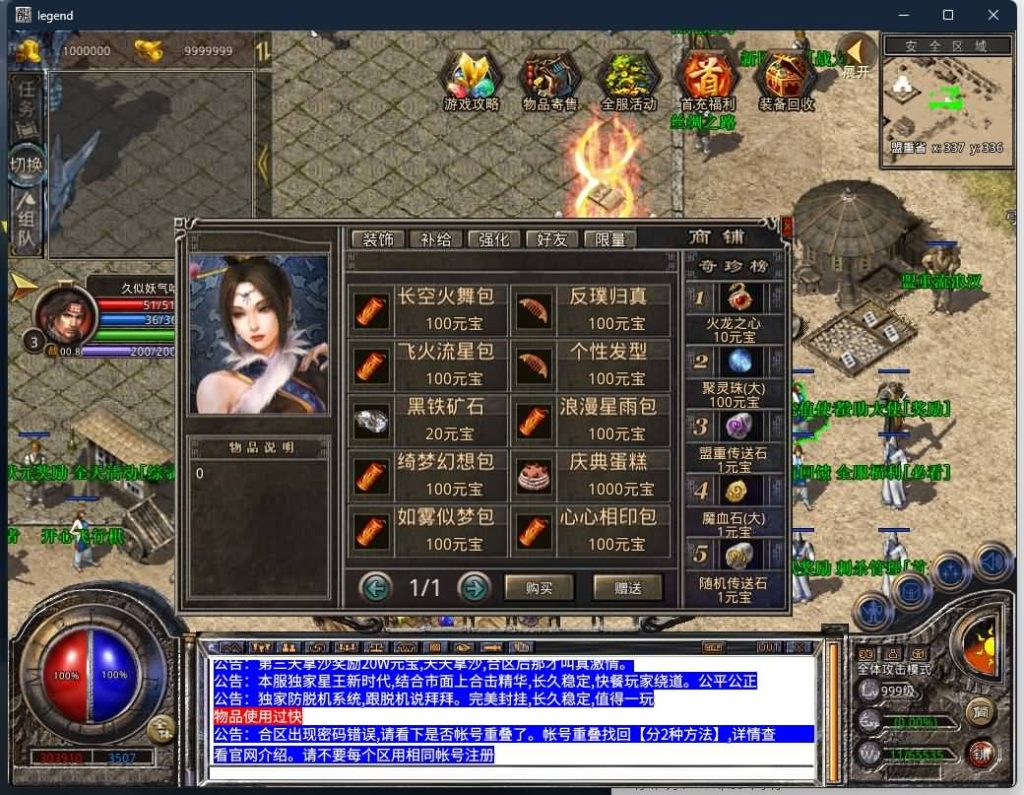Click the 购买 purchase button
1024x795 pixels.
[539, 588]
